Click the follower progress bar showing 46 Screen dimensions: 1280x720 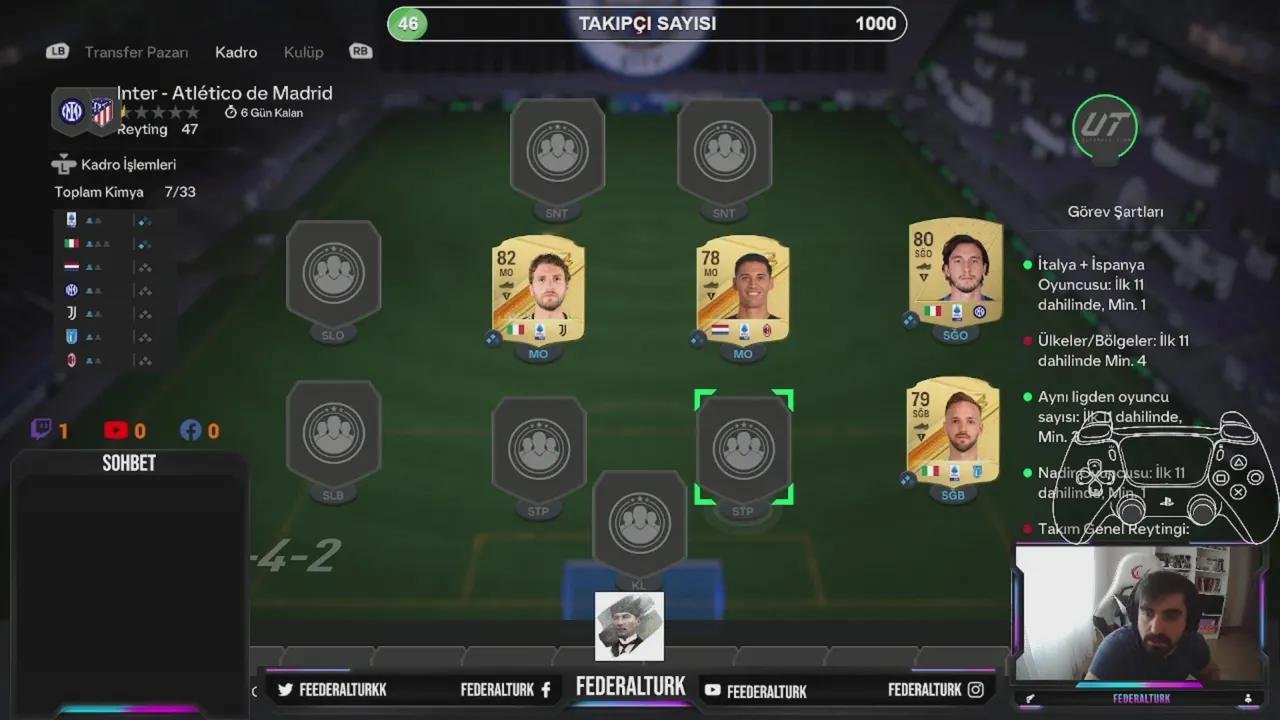tap(648, 23)
